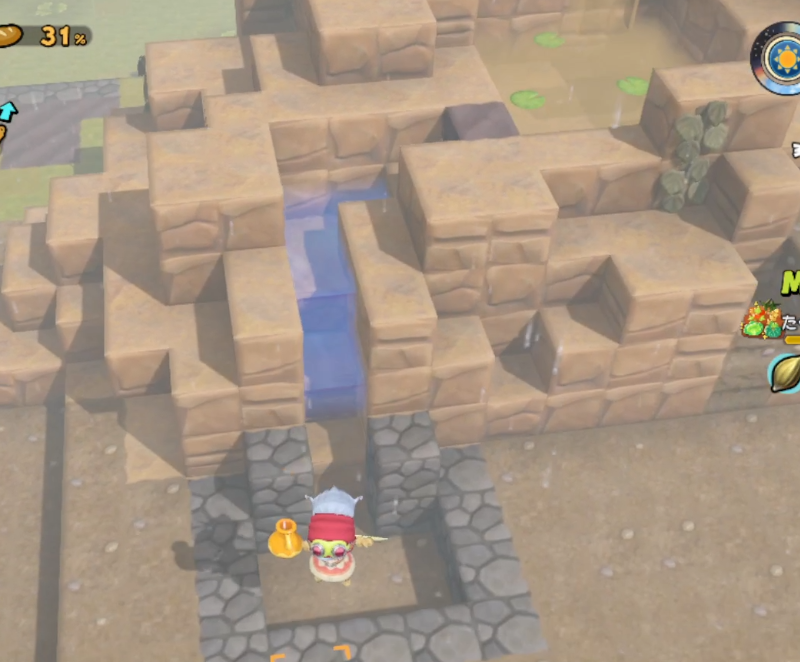This screenshot has width=800, height=662.
Task: Click the bread hunger icon
Action: pyautogui.click(x=10, y=36)
